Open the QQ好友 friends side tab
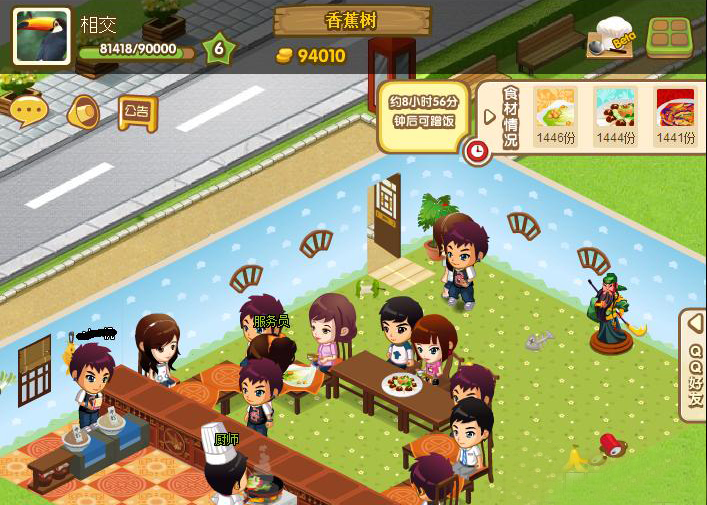Image resolution: width=707 pixels, height=505 pixels. pyautogui.click(x=694, y=365)
